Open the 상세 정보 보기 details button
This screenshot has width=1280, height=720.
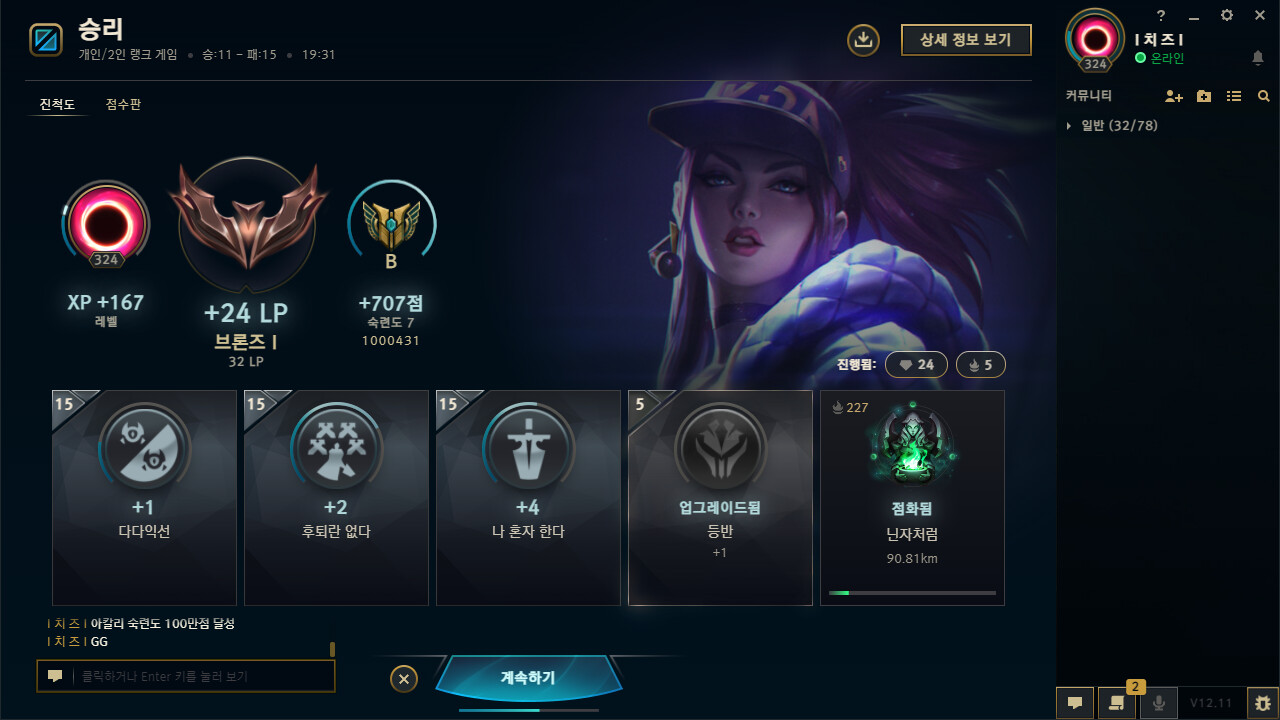click(965, 39)
